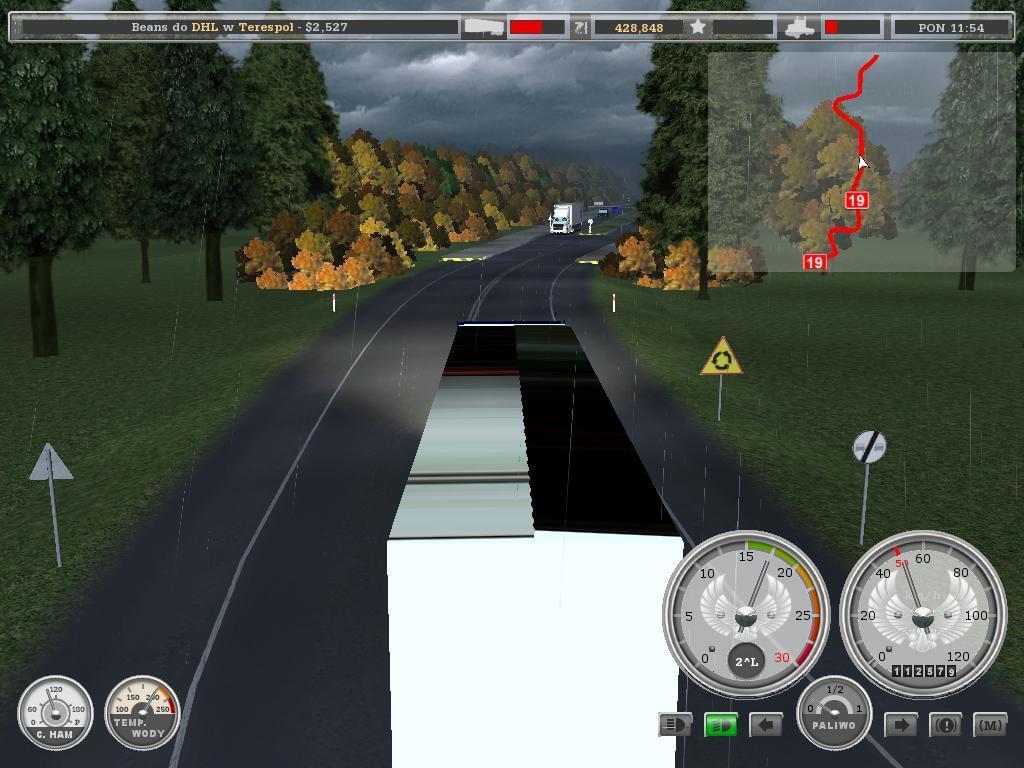This screenshot has width=1024, height=768.
Task: Toggle the parking brake exclamation button
Action: click(x=945, y=724)
